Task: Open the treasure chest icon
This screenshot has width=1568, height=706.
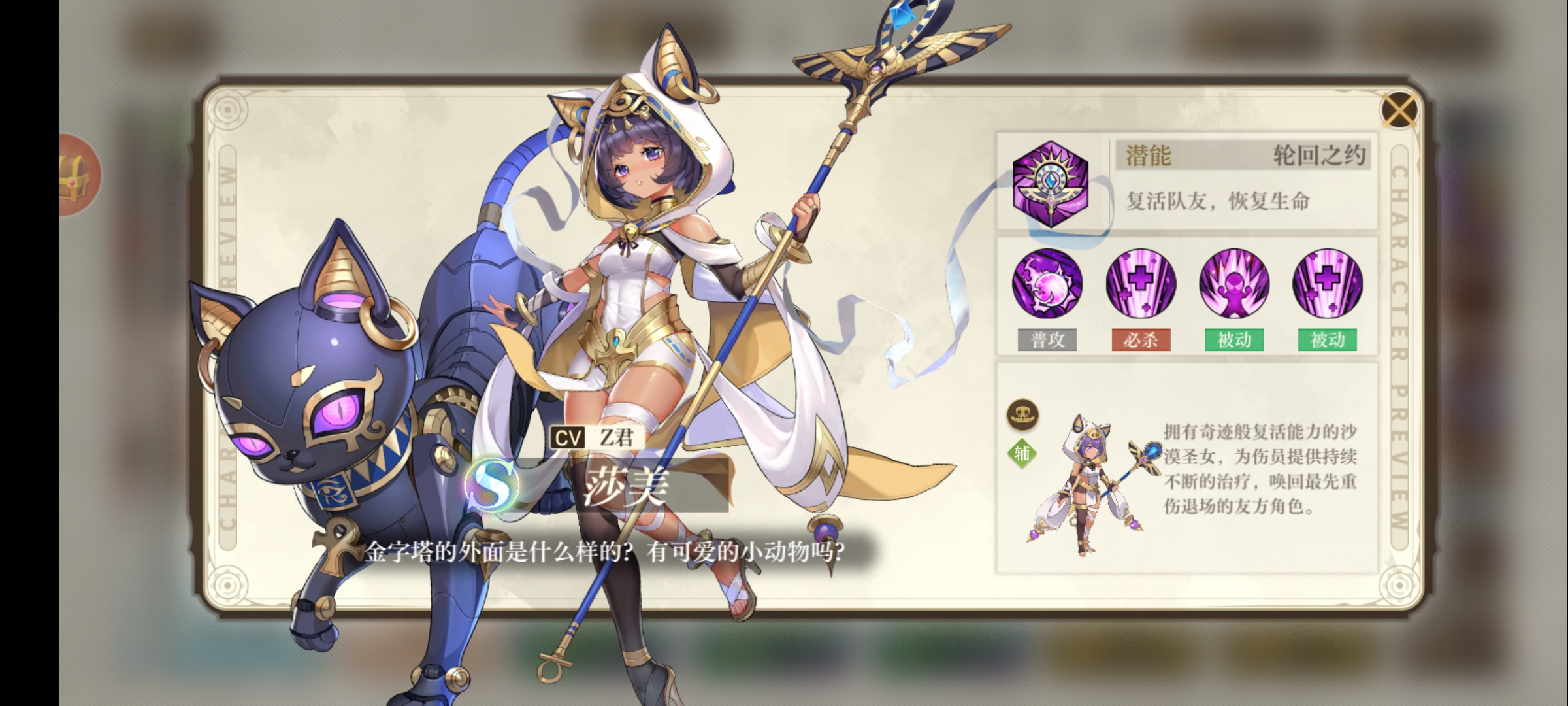Action: (77, 175)
